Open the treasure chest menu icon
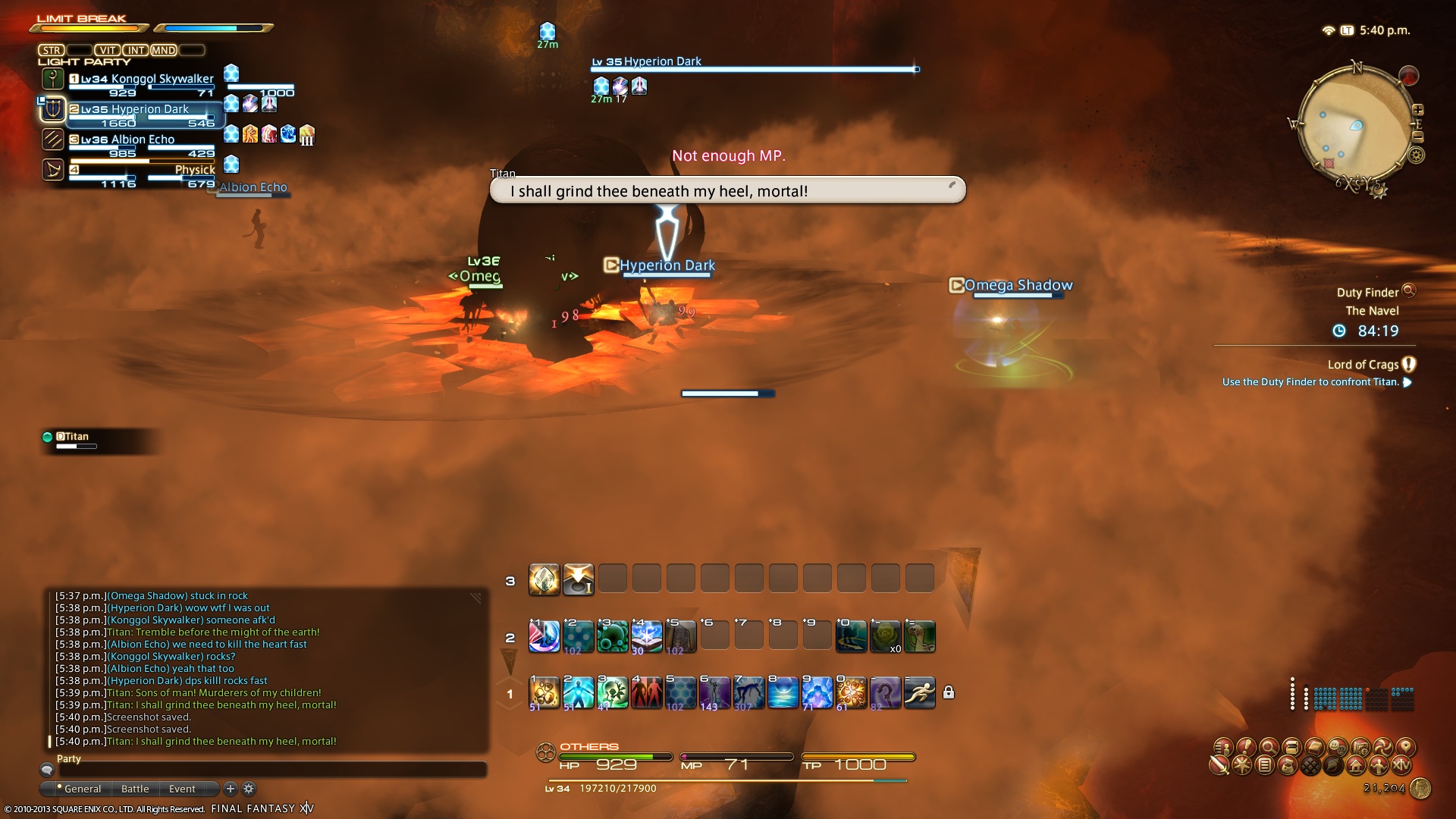 click(x=1292, y=748)
